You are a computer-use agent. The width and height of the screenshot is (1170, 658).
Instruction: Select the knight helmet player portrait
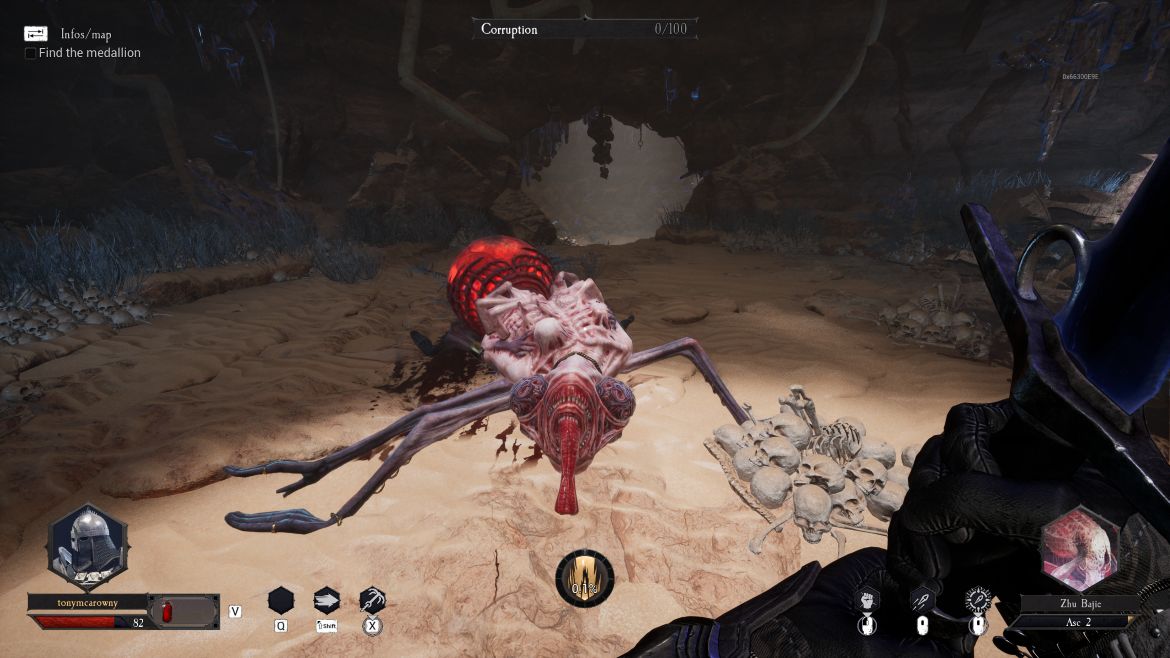[87, 547]
